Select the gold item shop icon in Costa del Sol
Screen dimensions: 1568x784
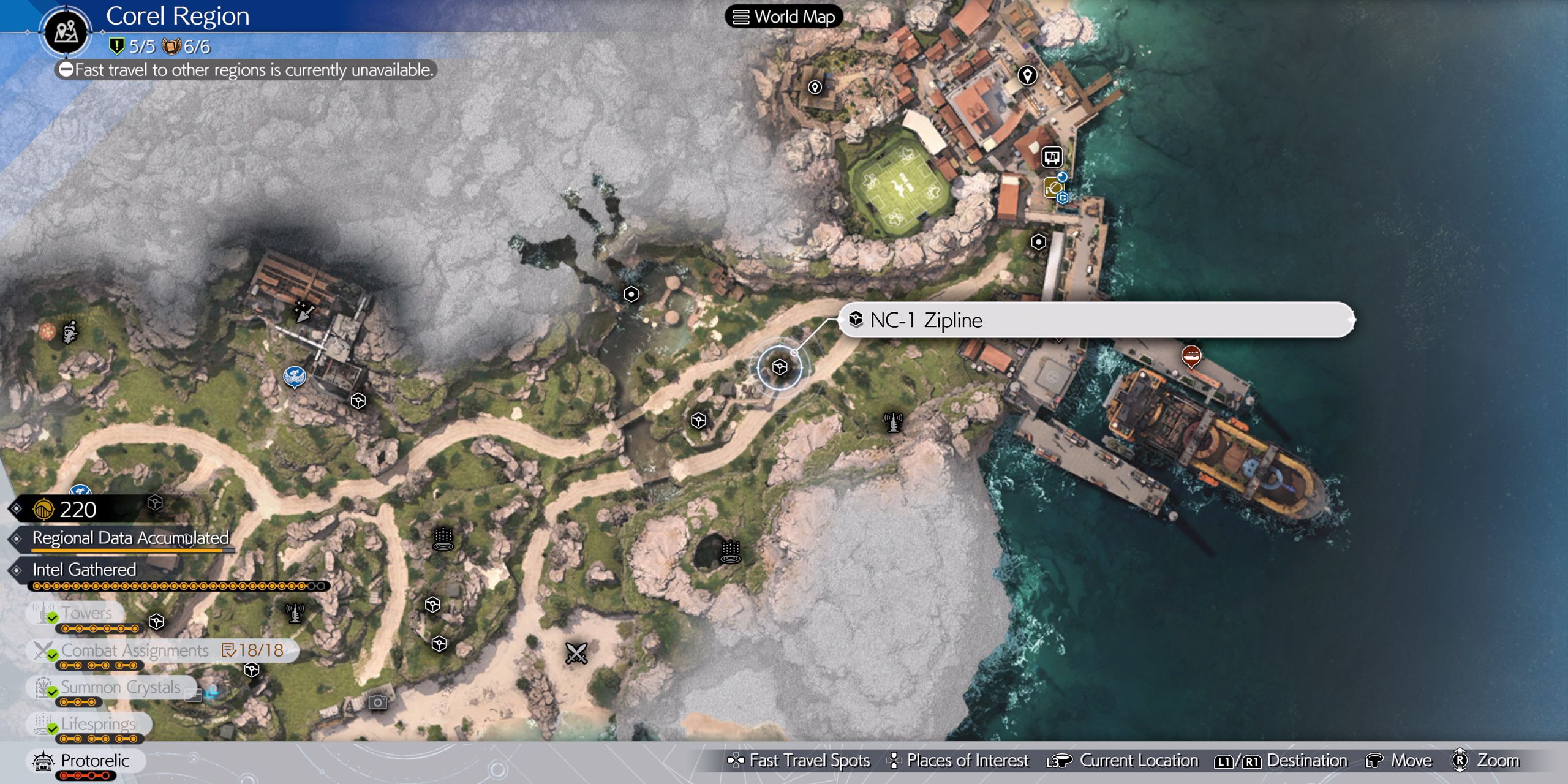point(1054,188)
